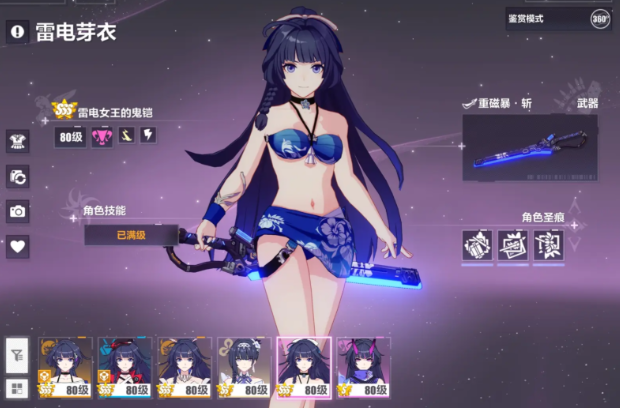This screenshot has height=408, width=620.
Task: Select the third stigmata slot
Action: pos(548,245)
